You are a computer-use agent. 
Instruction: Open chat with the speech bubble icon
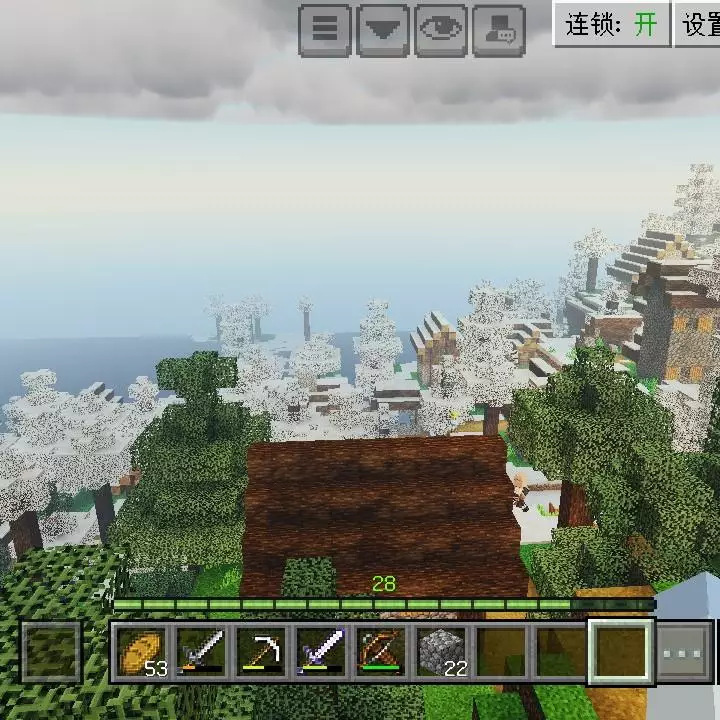point(499,29)
